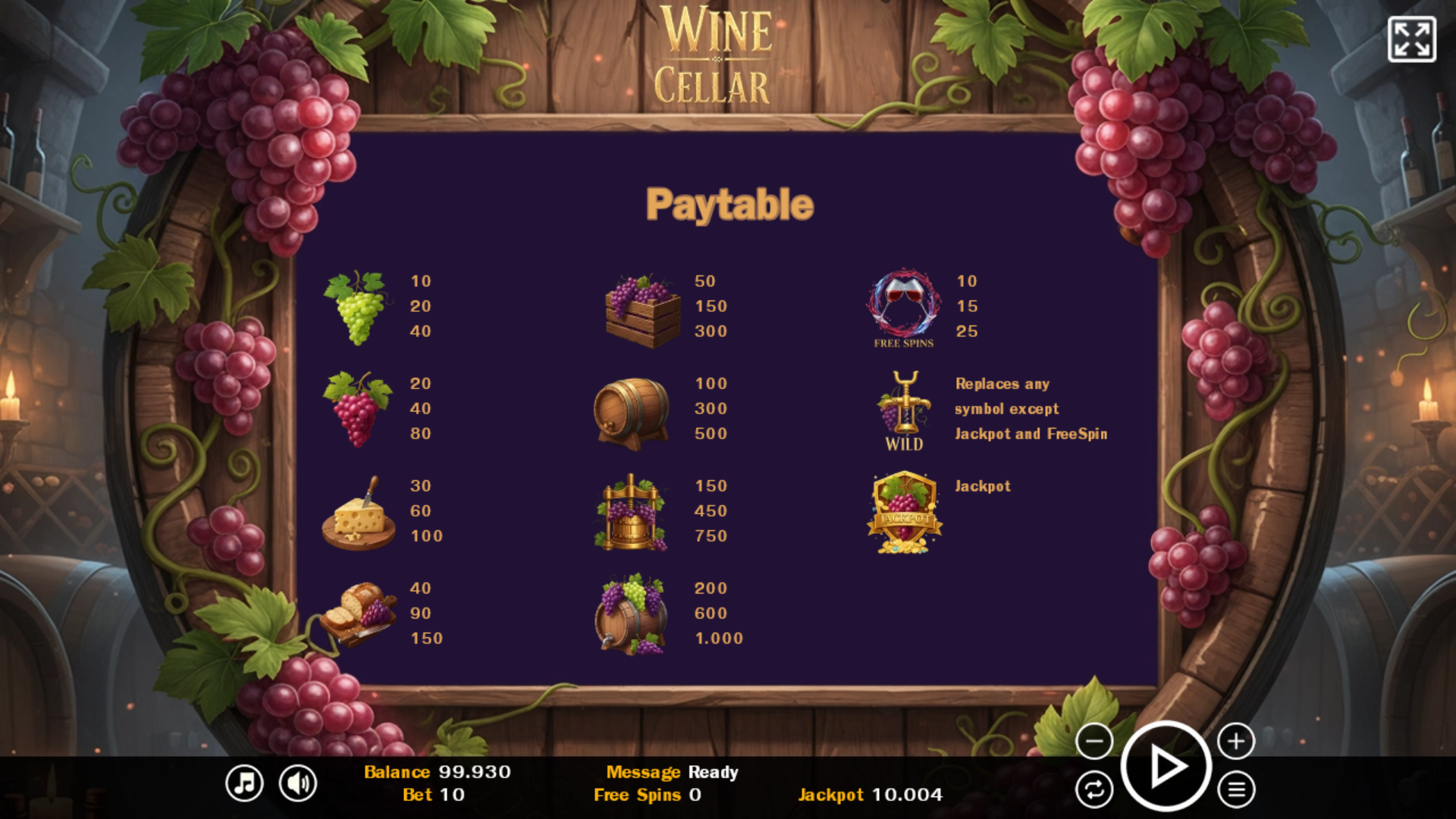Screen dimensions: 1456x819
Task: Open the autoplay options
Action: (x=1094, y=790)
